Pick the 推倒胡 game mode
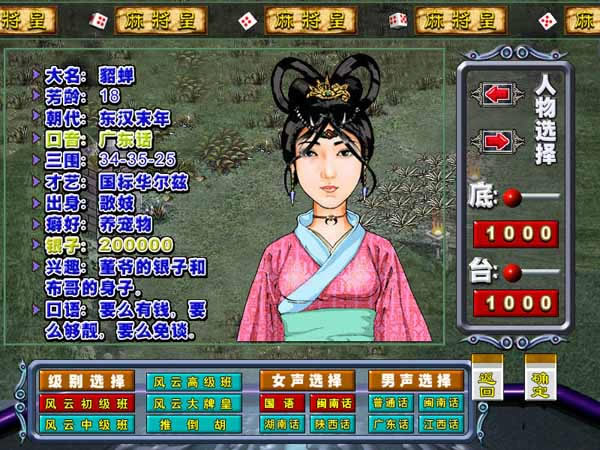The image size is (600, 450). pyautogui.click(x=194, y=424)
